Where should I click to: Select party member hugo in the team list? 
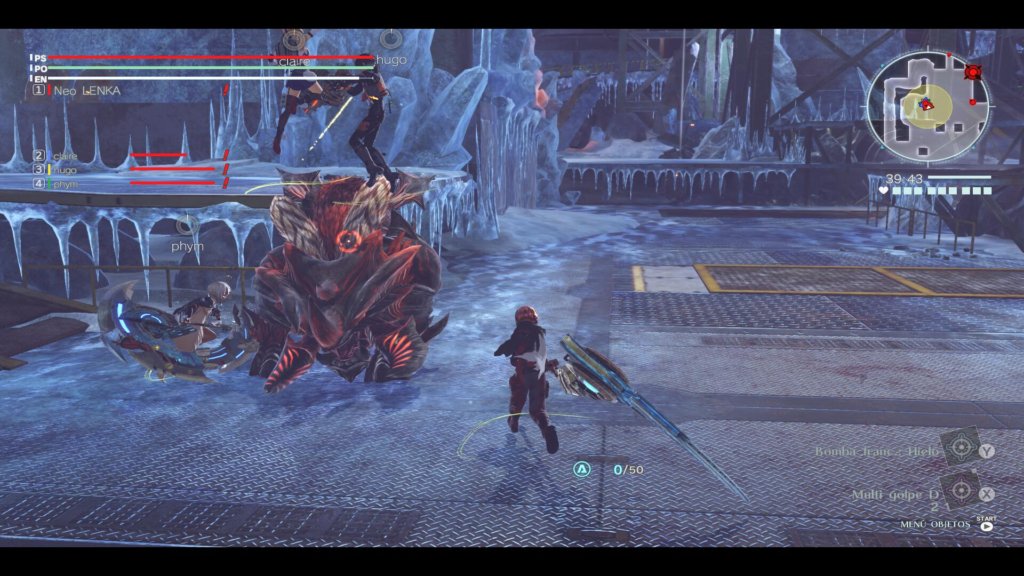click(64, 170)
